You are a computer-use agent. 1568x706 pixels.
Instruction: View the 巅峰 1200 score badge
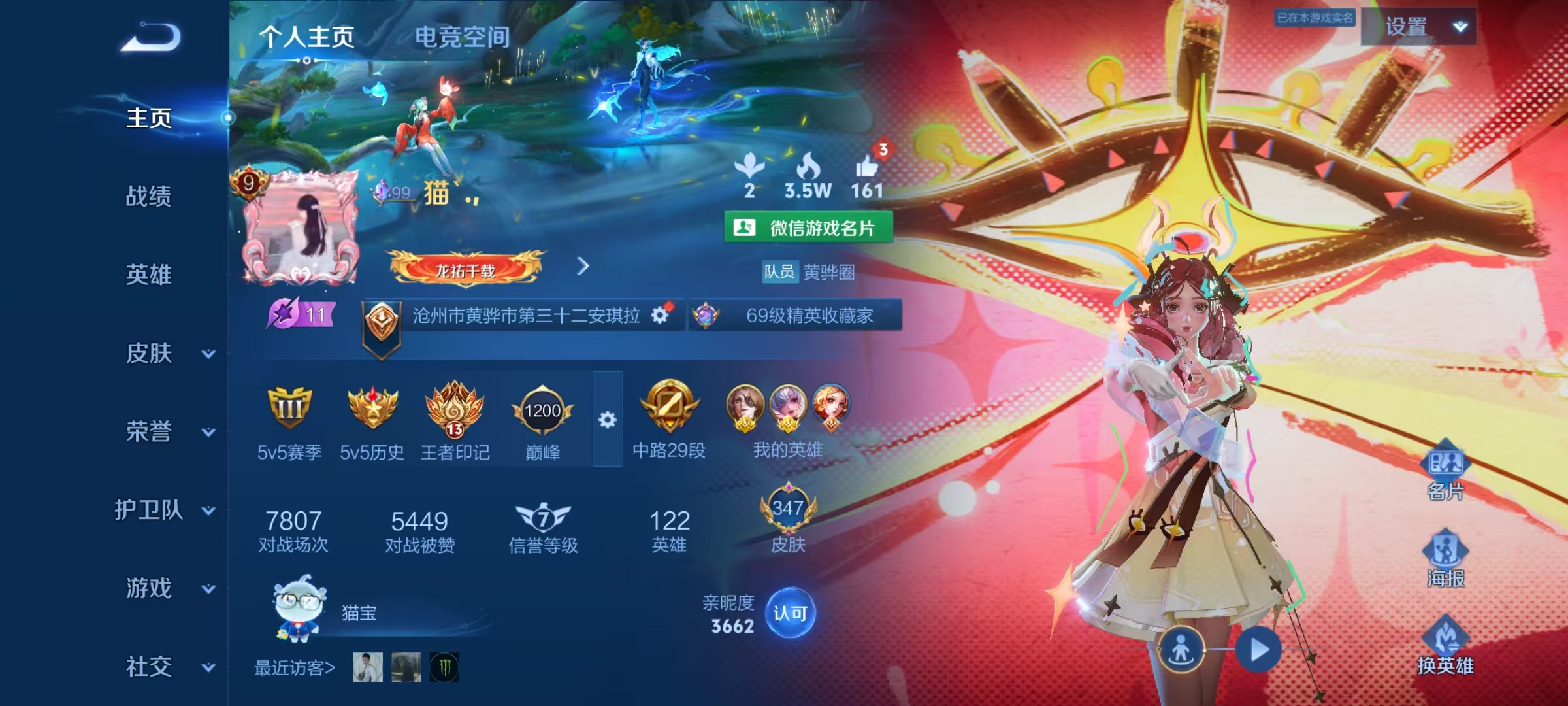tap(542, 412)
